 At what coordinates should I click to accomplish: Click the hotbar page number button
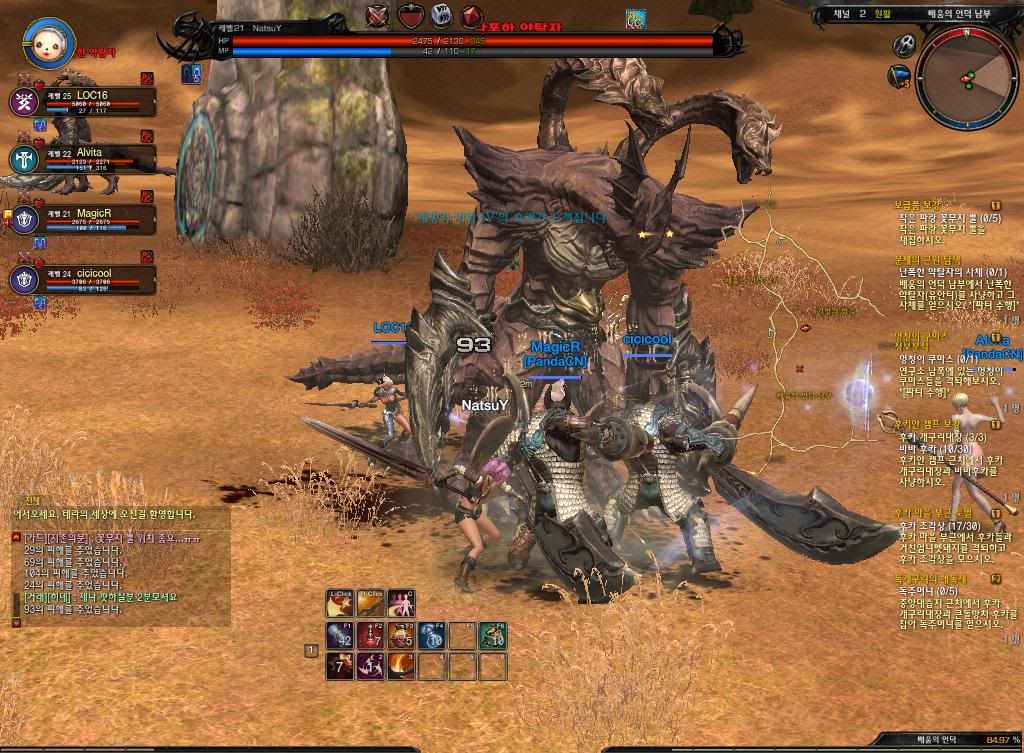click(x=311, y=651)
